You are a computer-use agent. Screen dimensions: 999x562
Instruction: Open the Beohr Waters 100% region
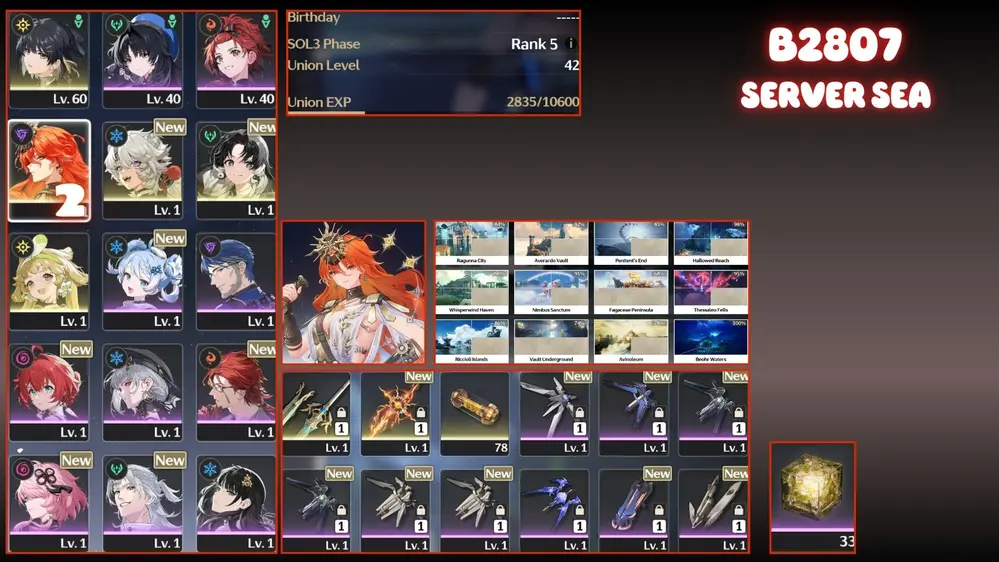pos(711,341)
